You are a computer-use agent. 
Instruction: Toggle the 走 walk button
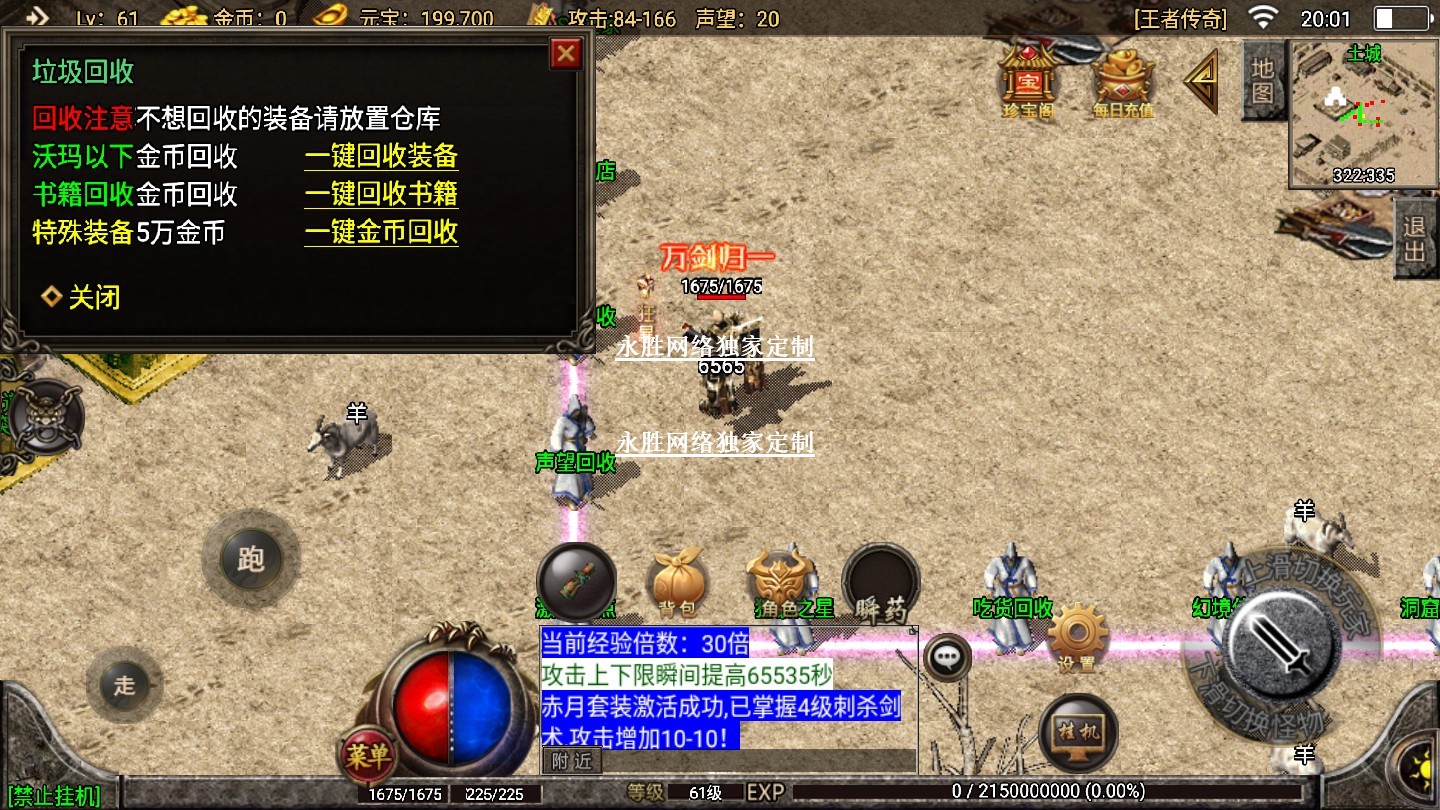(x=124, y=685)
